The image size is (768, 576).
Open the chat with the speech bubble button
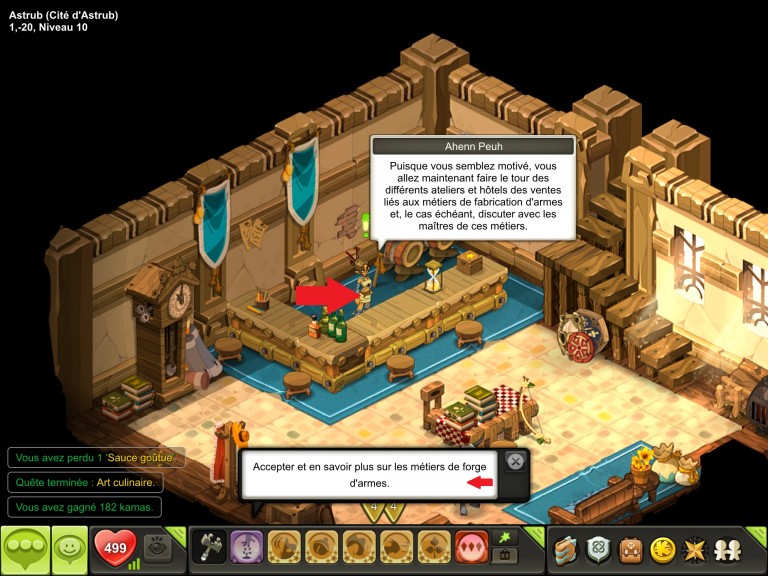click(x=24, y=549)
